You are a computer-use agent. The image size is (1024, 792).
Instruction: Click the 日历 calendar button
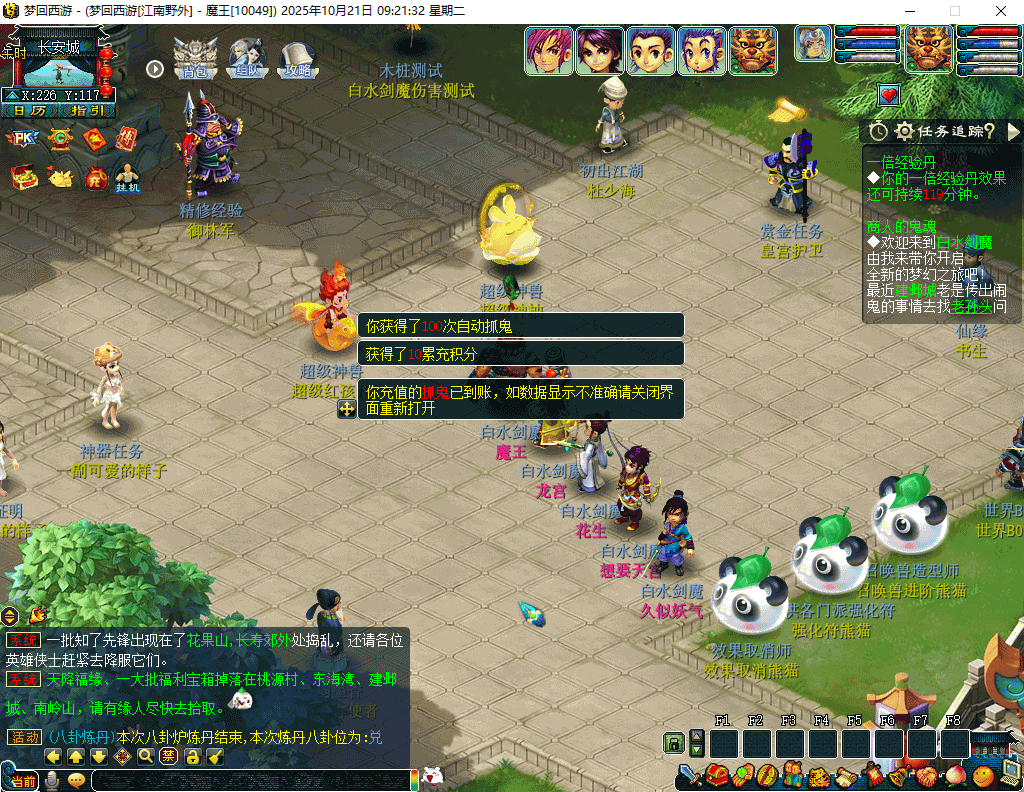tap(30, 111)
